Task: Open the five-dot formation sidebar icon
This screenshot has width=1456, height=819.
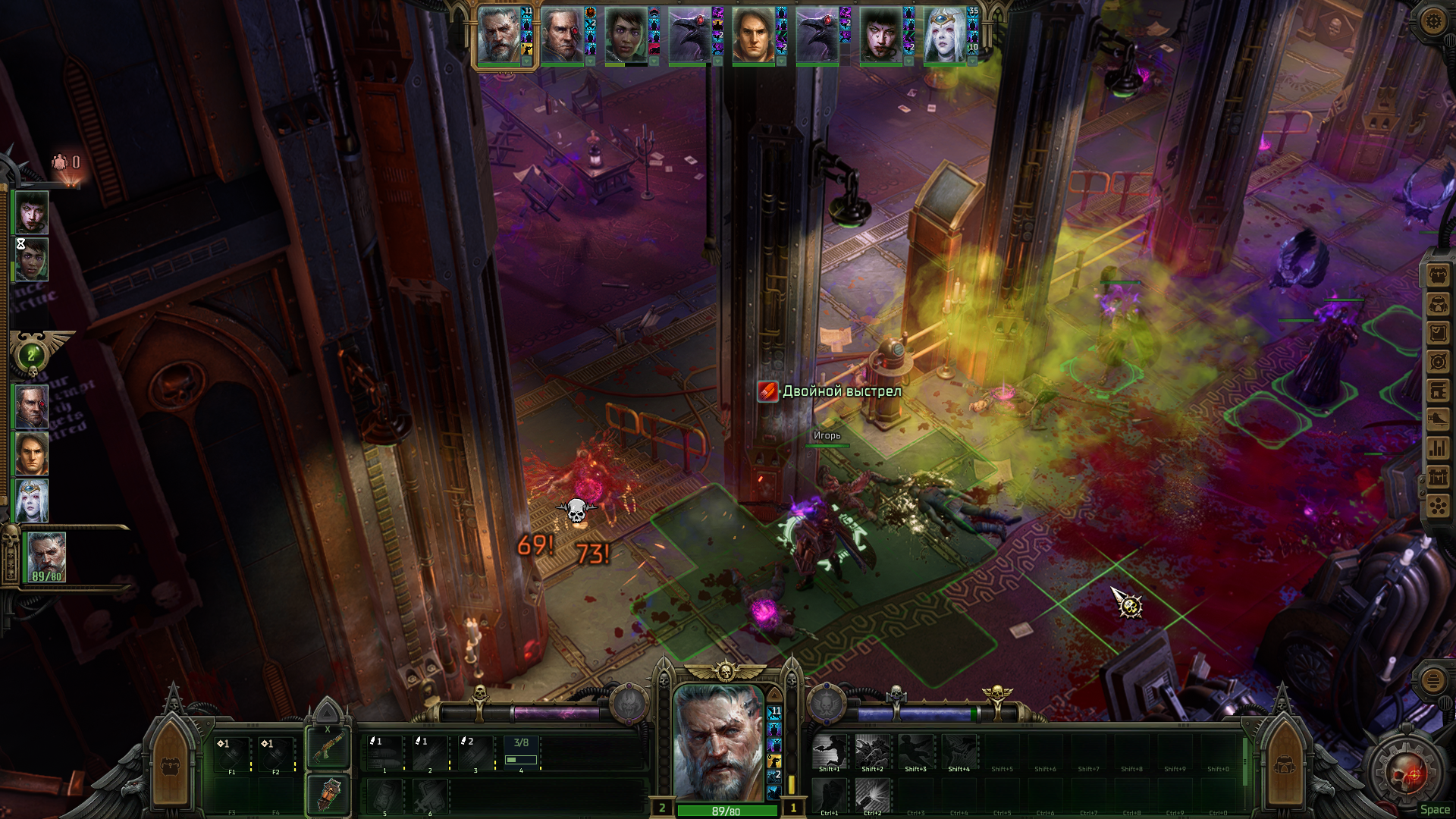Action: 1438,506
